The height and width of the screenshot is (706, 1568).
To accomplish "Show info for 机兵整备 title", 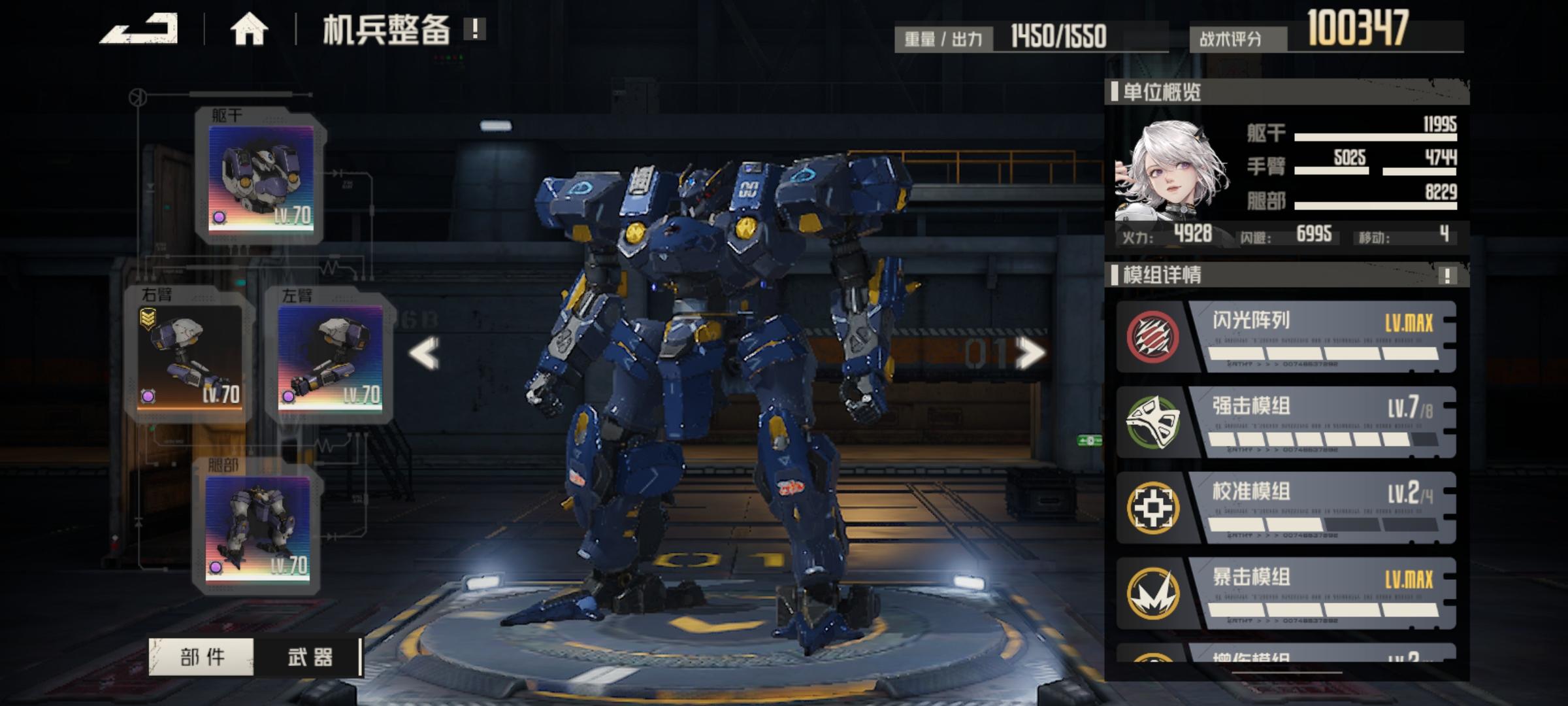I will [x=475, y=29].
